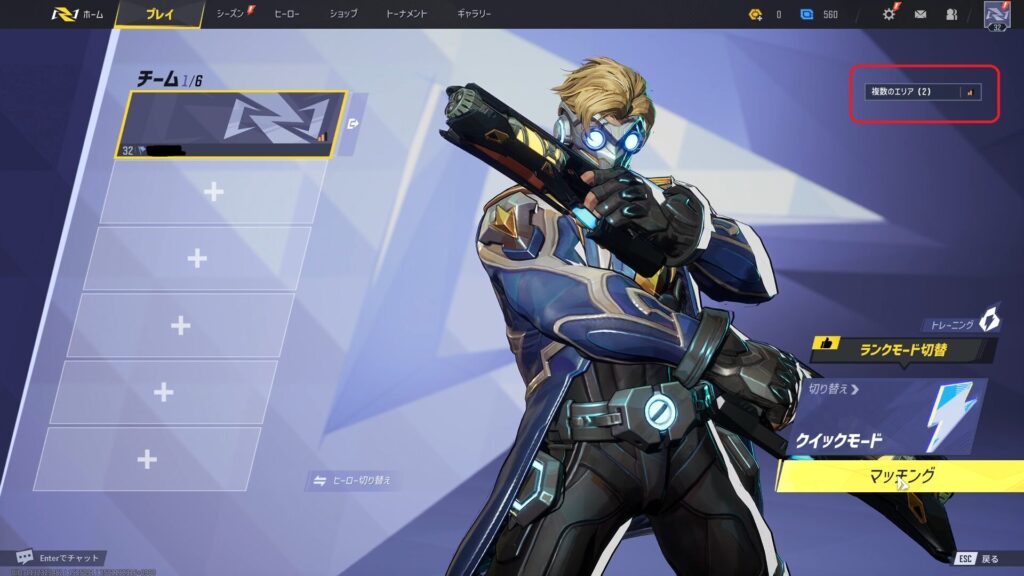This screenshot has width=1024, height=576.
Task: Open the friends list icon
Action: click(950, 14)
